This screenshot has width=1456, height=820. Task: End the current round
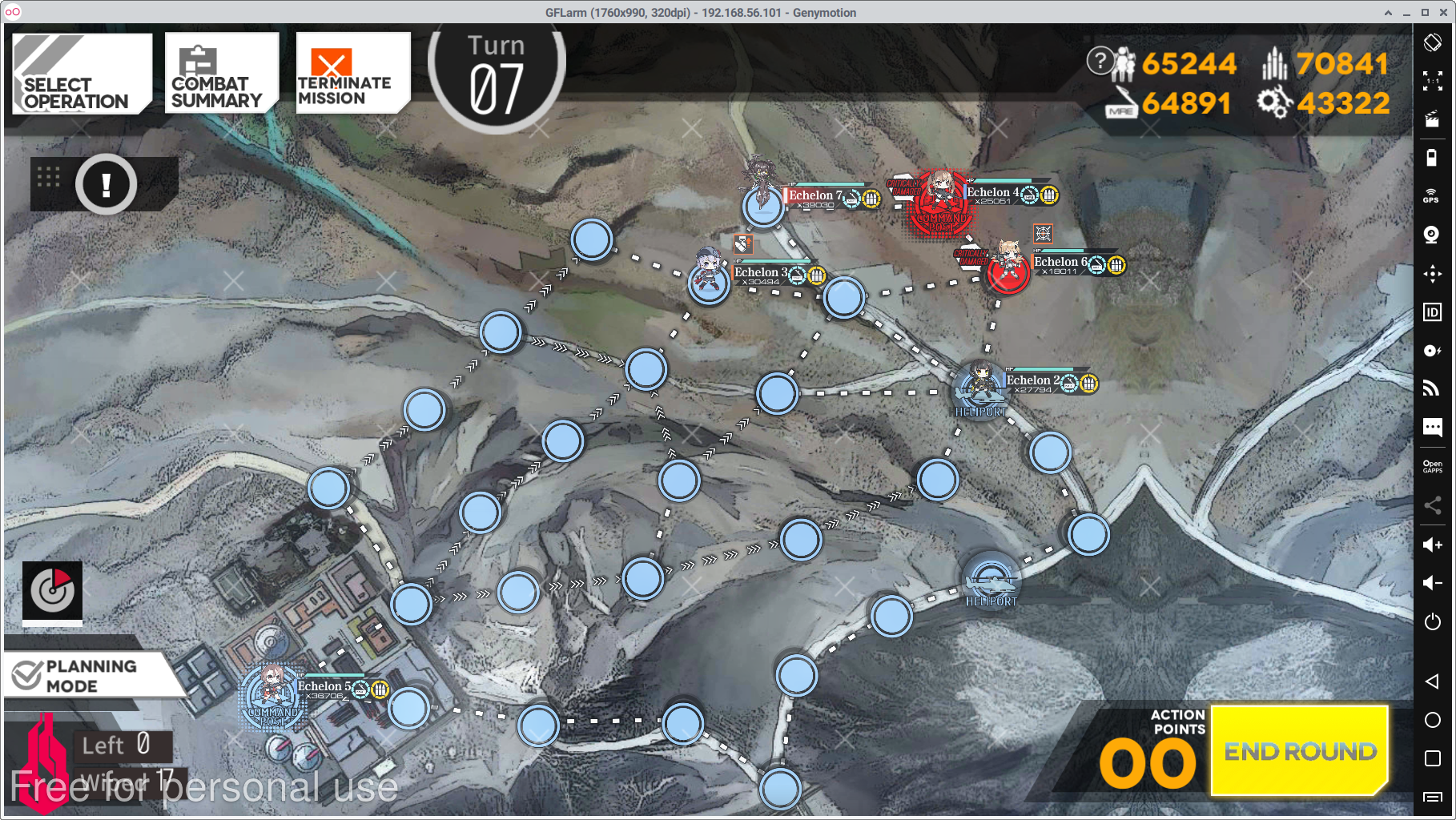tap(1299, 750)
